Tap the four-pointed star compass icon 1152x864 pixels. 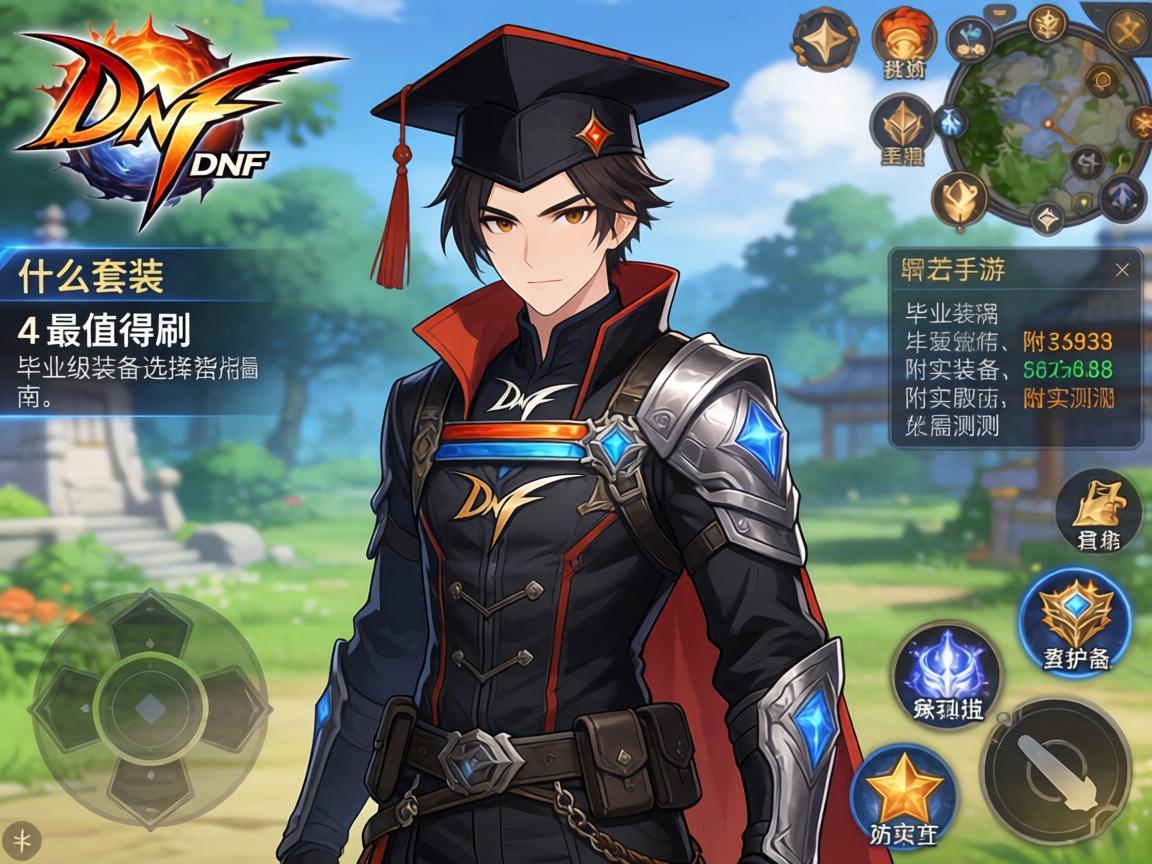(825, 40)
